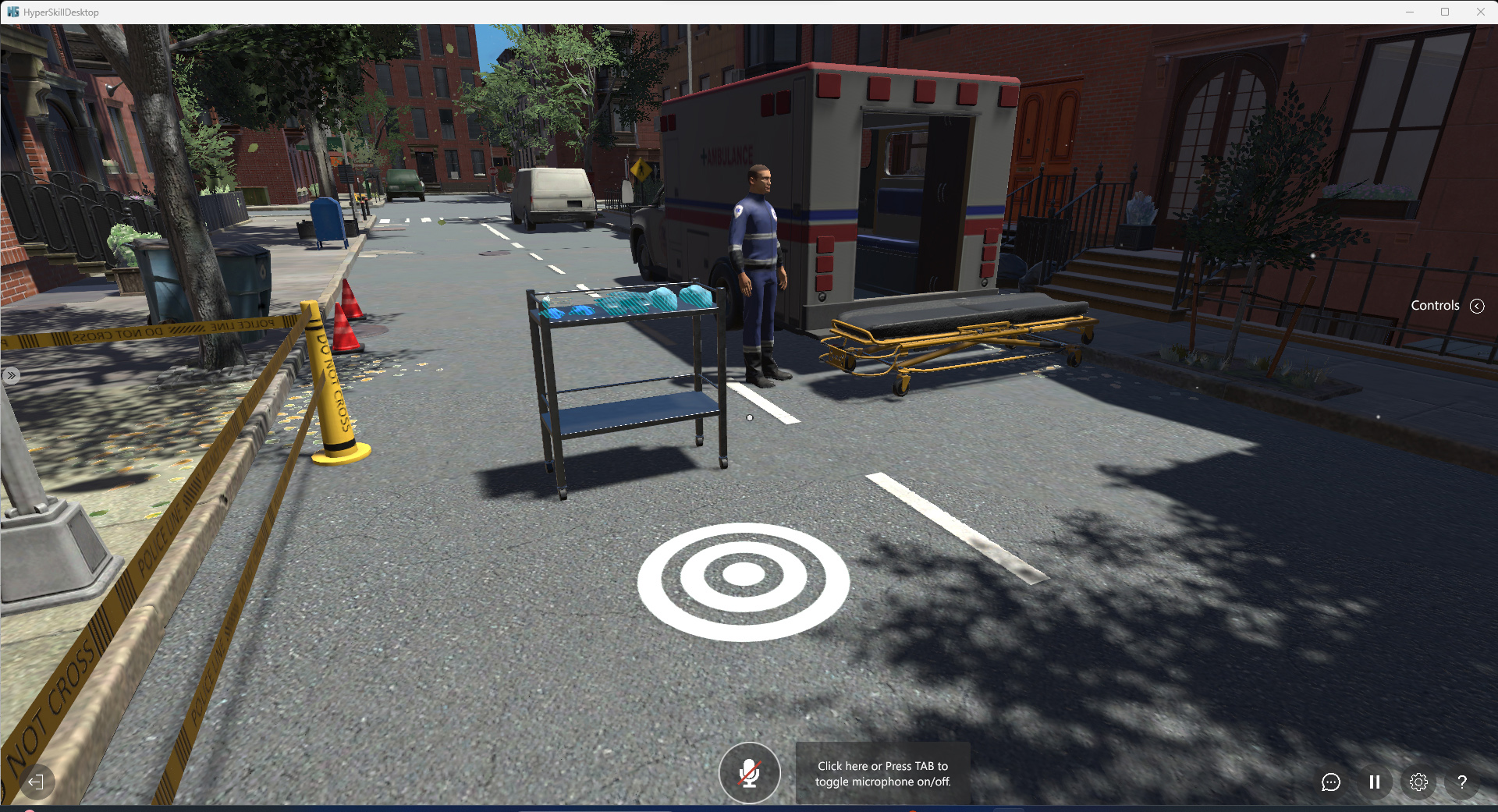Exit the scene with the door-arrow icon
1498x812 pixels.
[36, 782]
